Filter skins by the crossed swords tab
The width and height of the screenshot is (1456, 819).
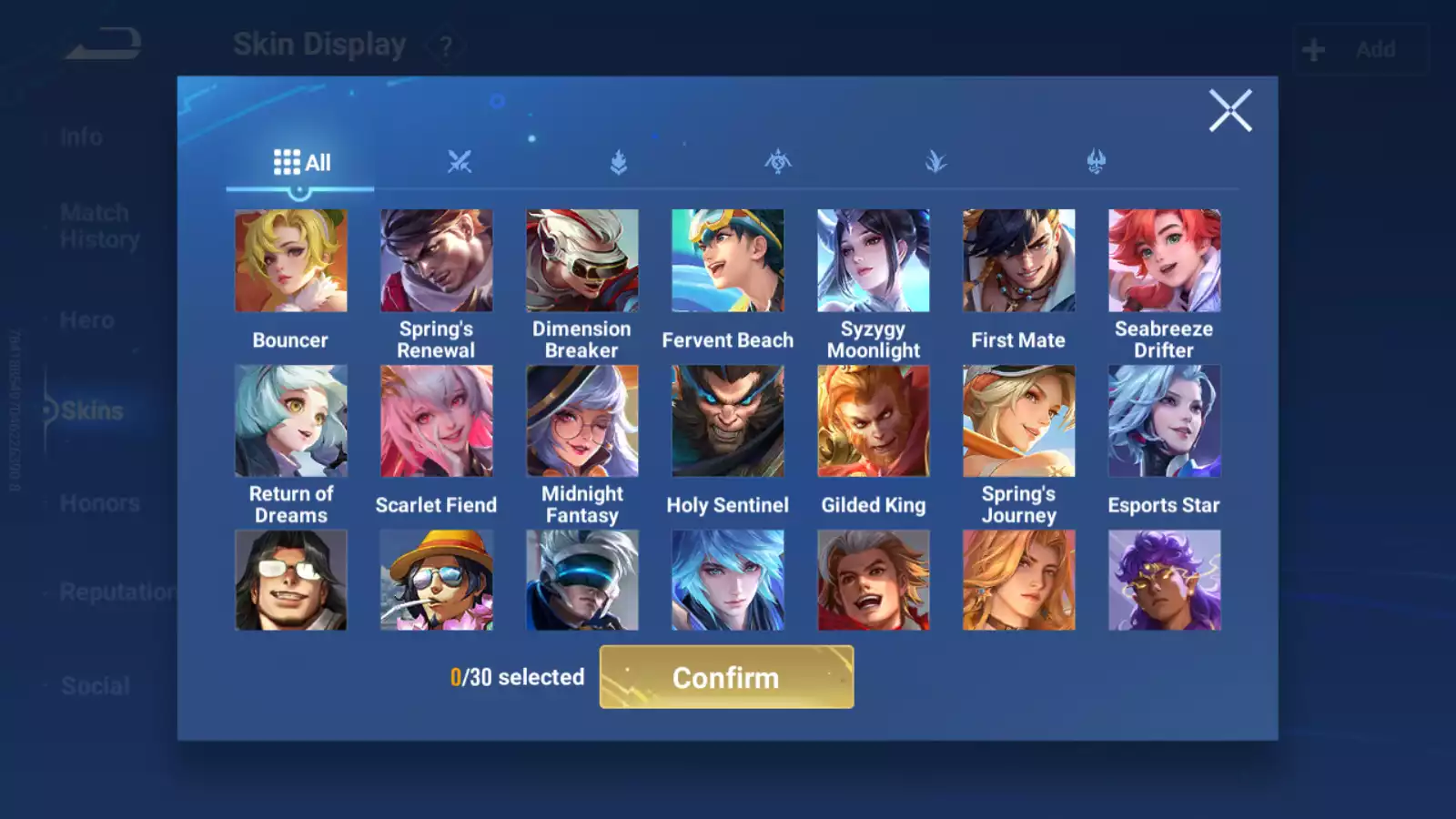coord(460,163)
